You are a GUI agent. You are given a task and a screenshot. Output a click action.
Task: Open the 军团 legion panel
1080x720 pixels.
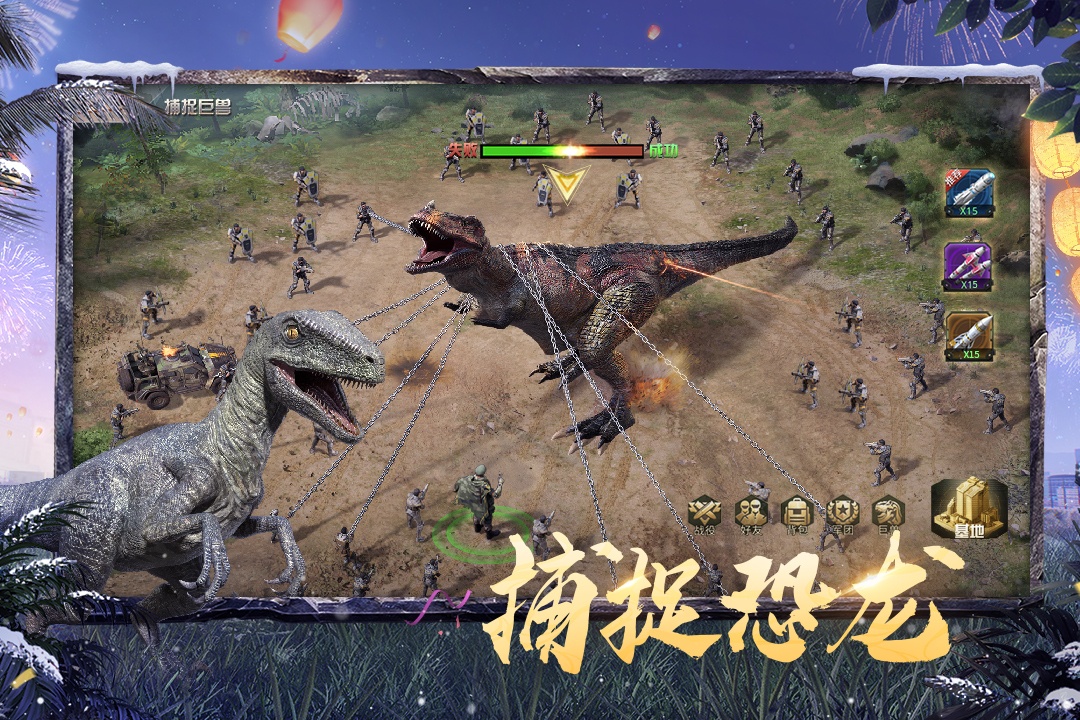[x=842, y=513]
